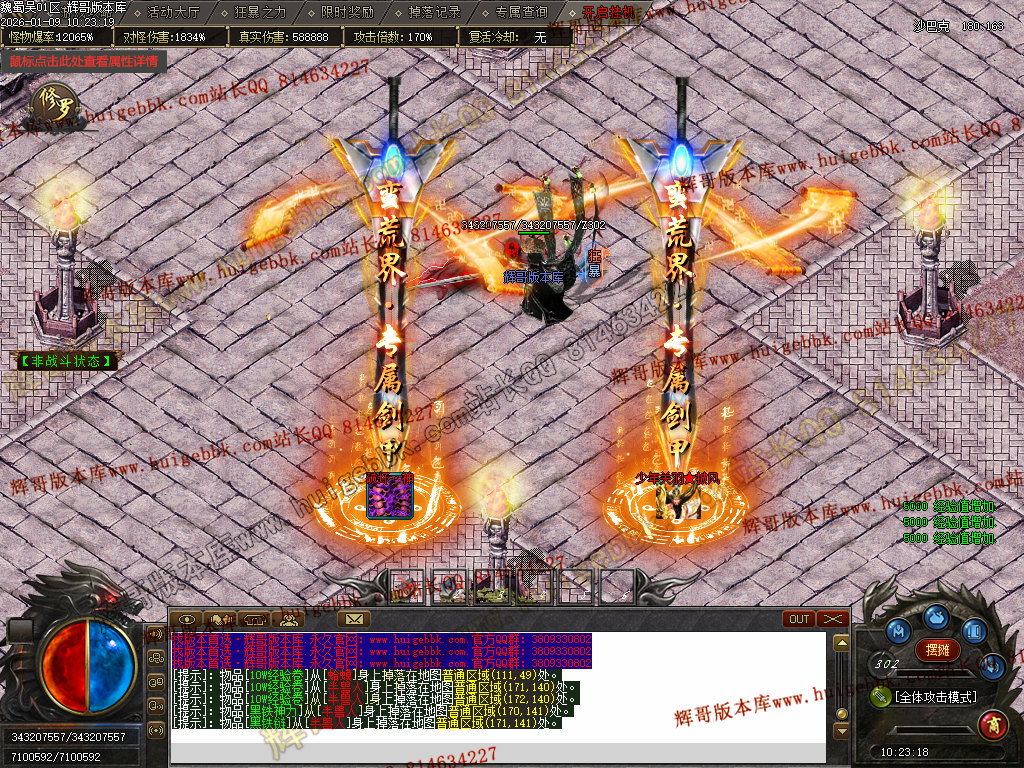Click the OUT button above chat
Screen dimensions: 1024x768
799,619
